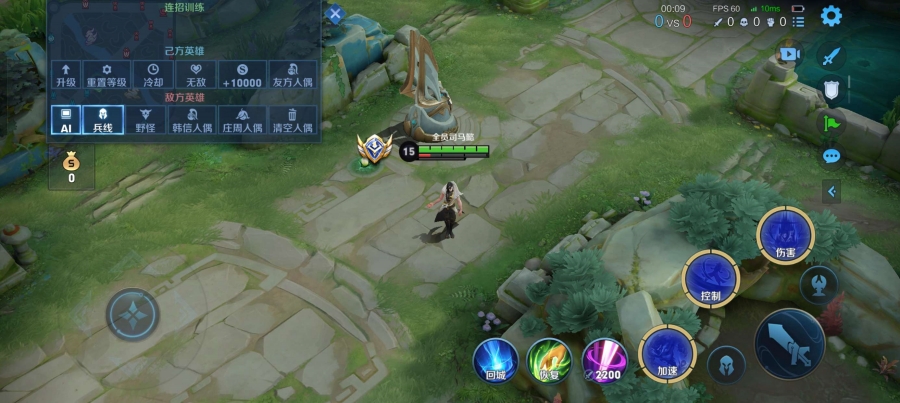
Task: Close the combo training panel
Action: coord(335,14)
